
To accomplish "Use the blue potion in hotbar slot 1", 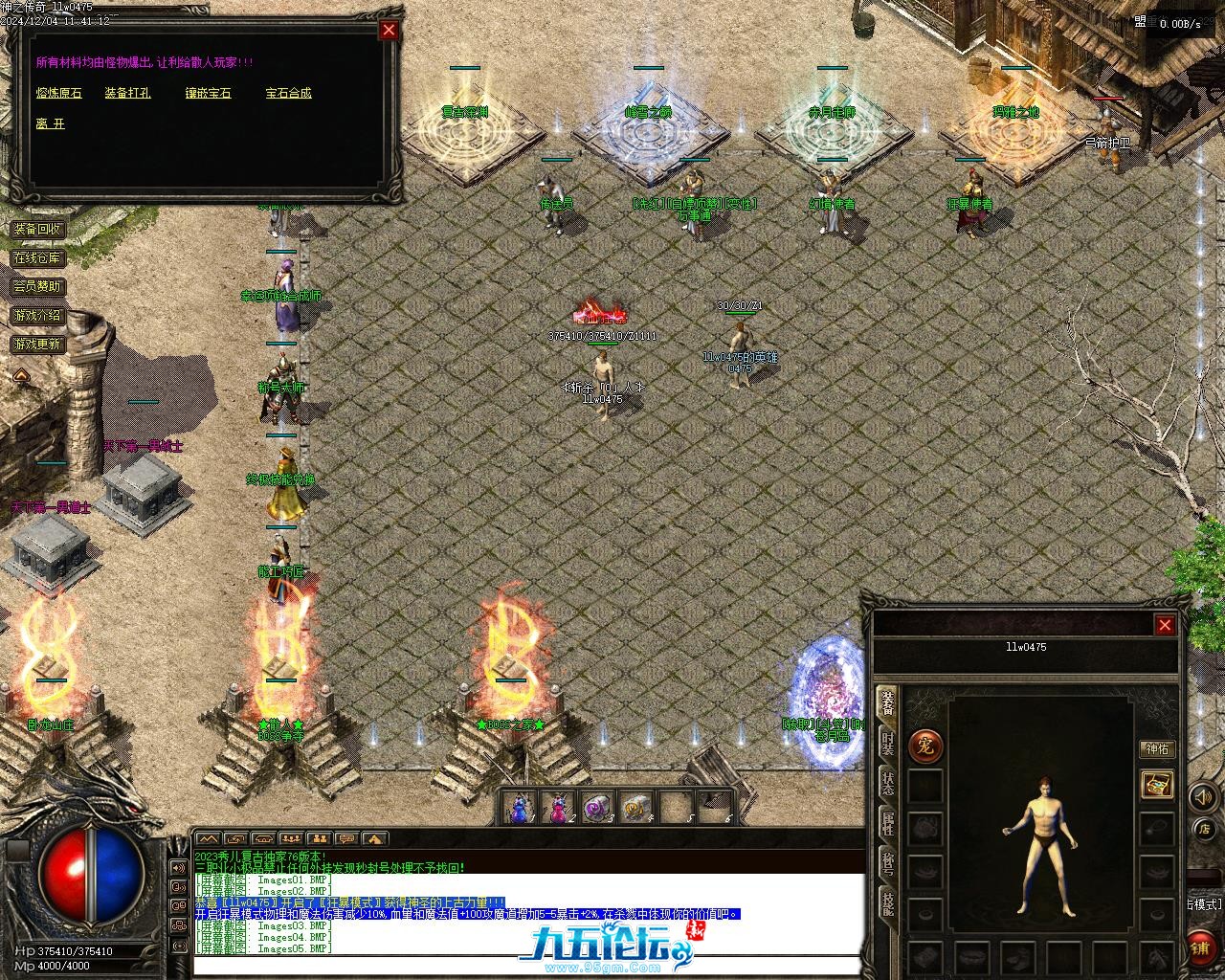I will [x=520, y=809].
